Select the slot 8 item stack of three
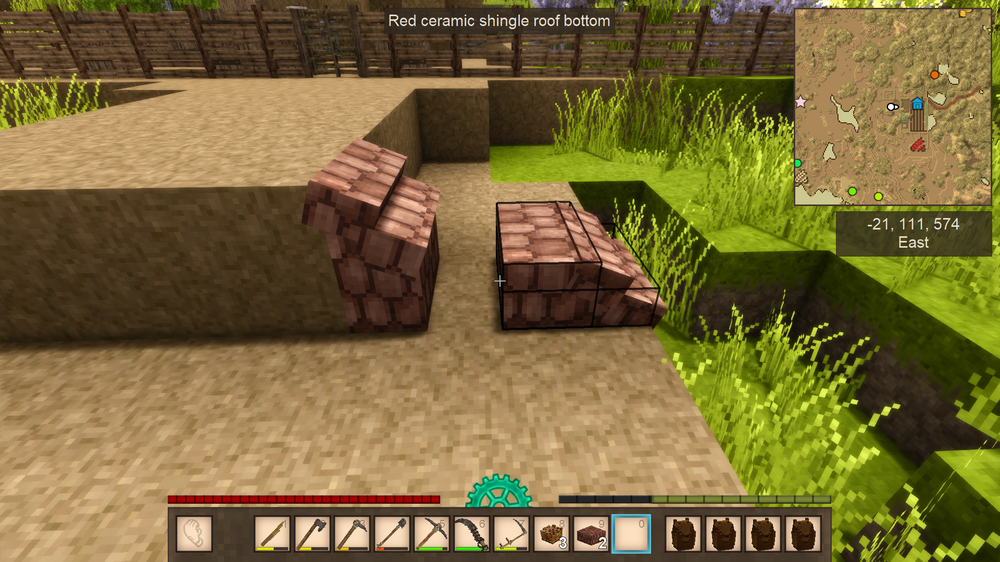The image size is (1000, 562). point(552,533)
